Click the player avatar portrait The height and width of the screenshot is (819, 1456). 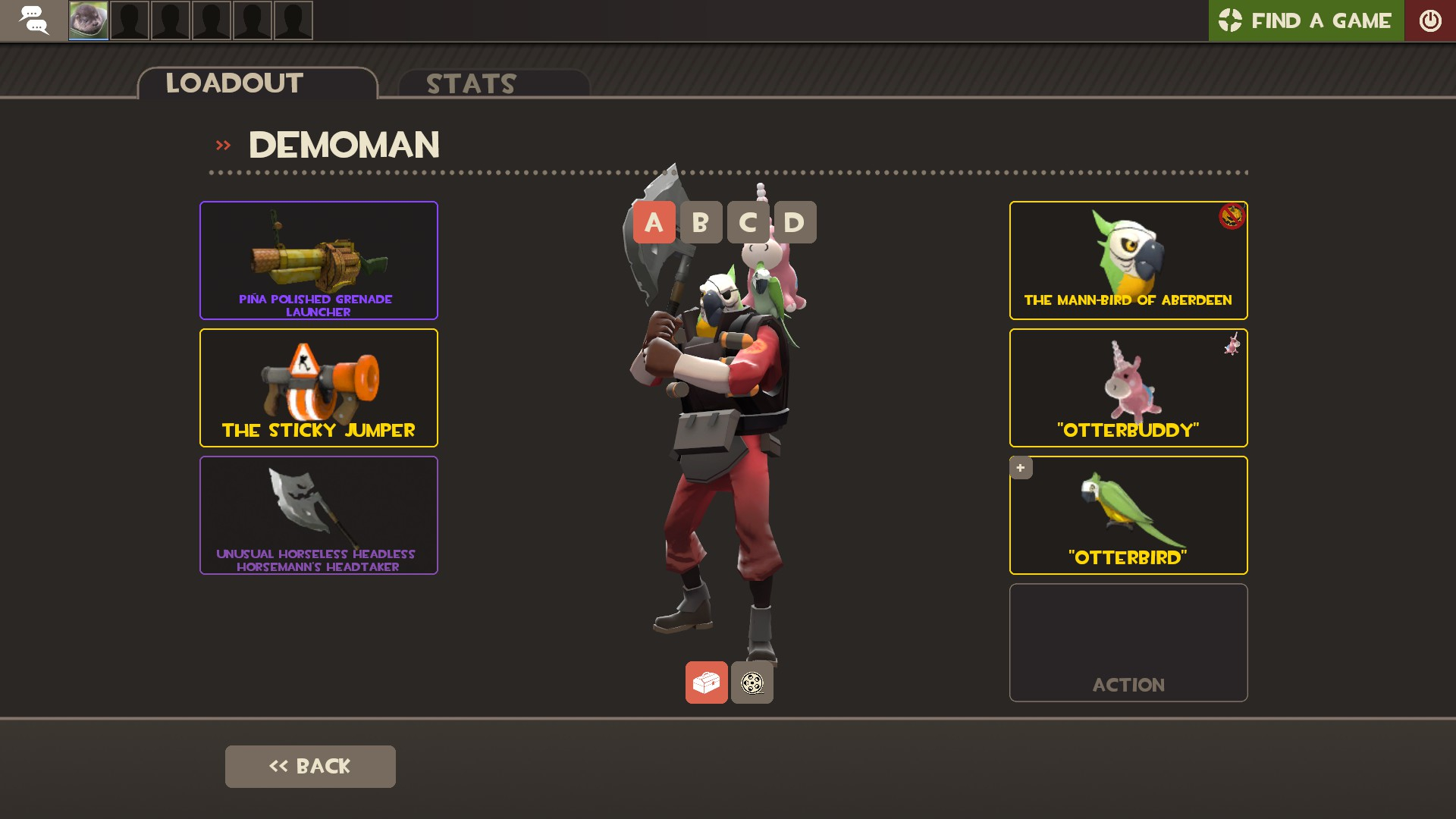click(89, 20)
